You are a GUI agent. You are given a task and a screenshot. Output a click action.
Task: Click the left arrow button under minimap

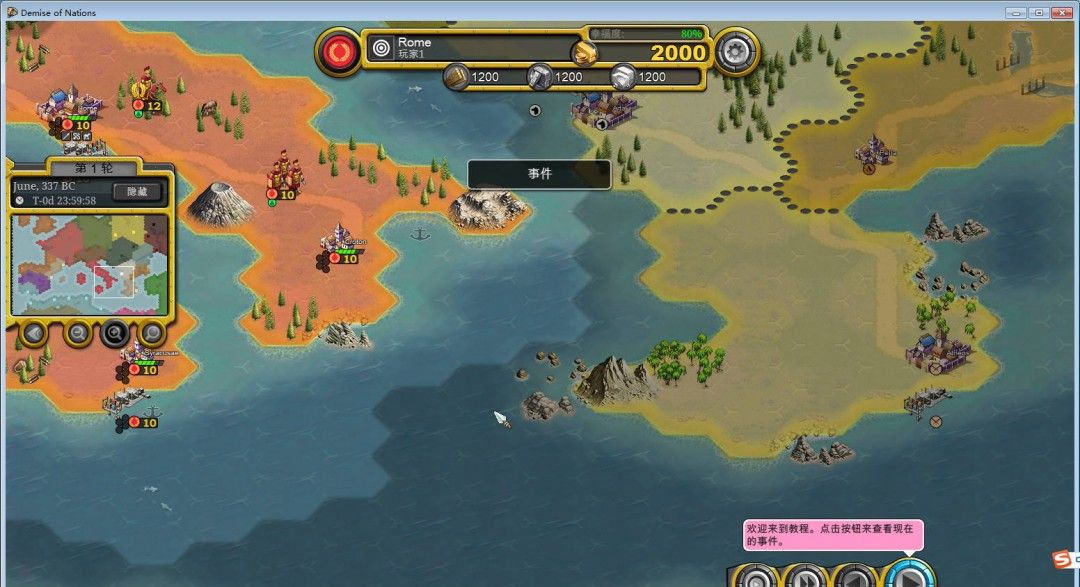tap(34, 332)
